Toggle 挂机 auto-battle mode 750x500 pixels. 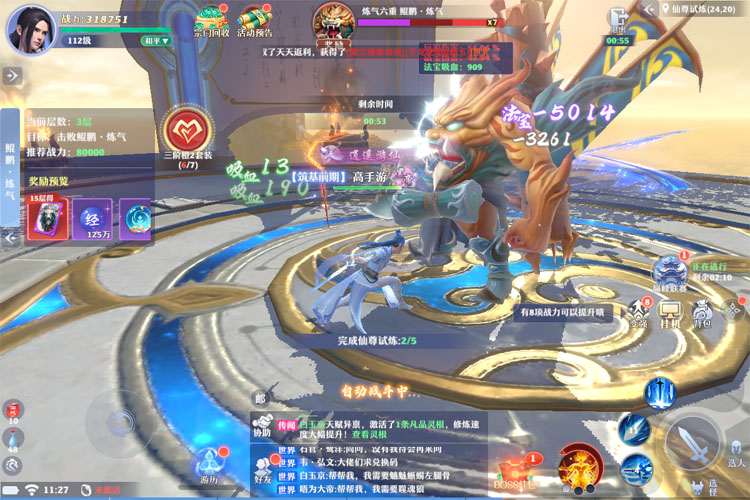(x=670, y=314)
